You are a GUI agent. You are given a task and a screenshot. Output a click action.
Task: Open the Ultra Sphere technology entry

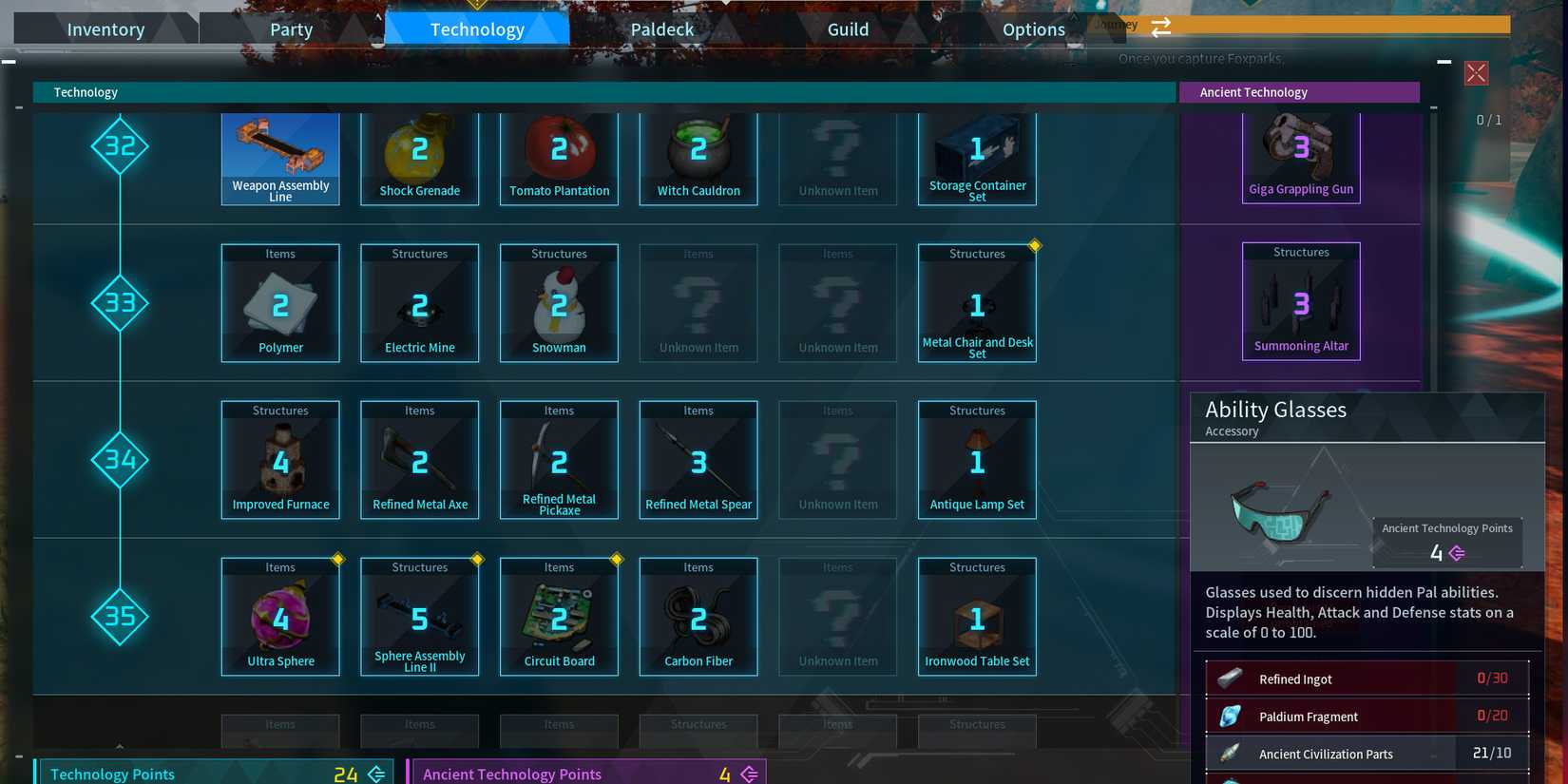[280, 618]
